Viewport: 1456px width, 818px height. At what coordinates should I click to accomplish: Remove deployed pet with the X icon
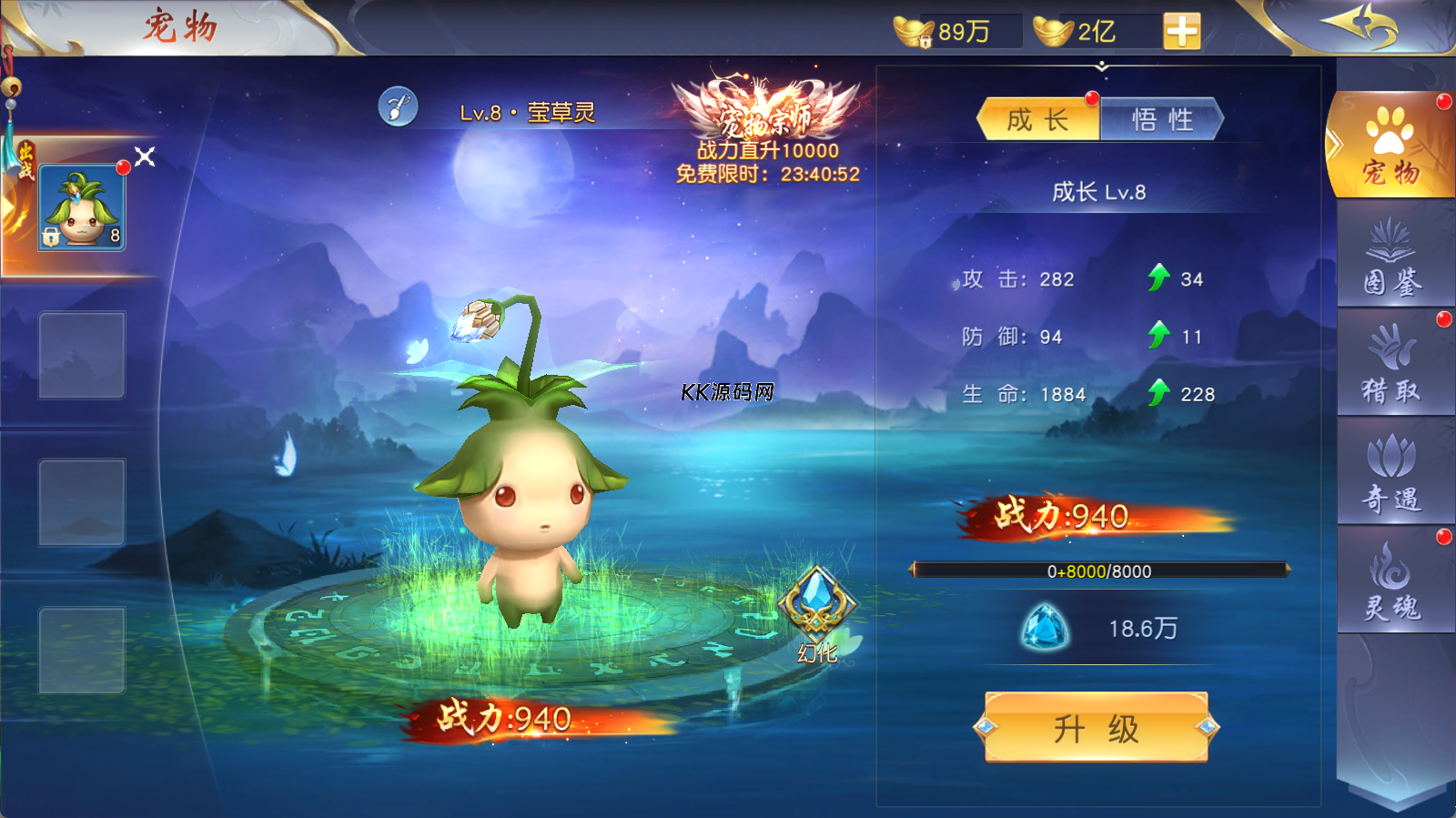pos(146,157)
